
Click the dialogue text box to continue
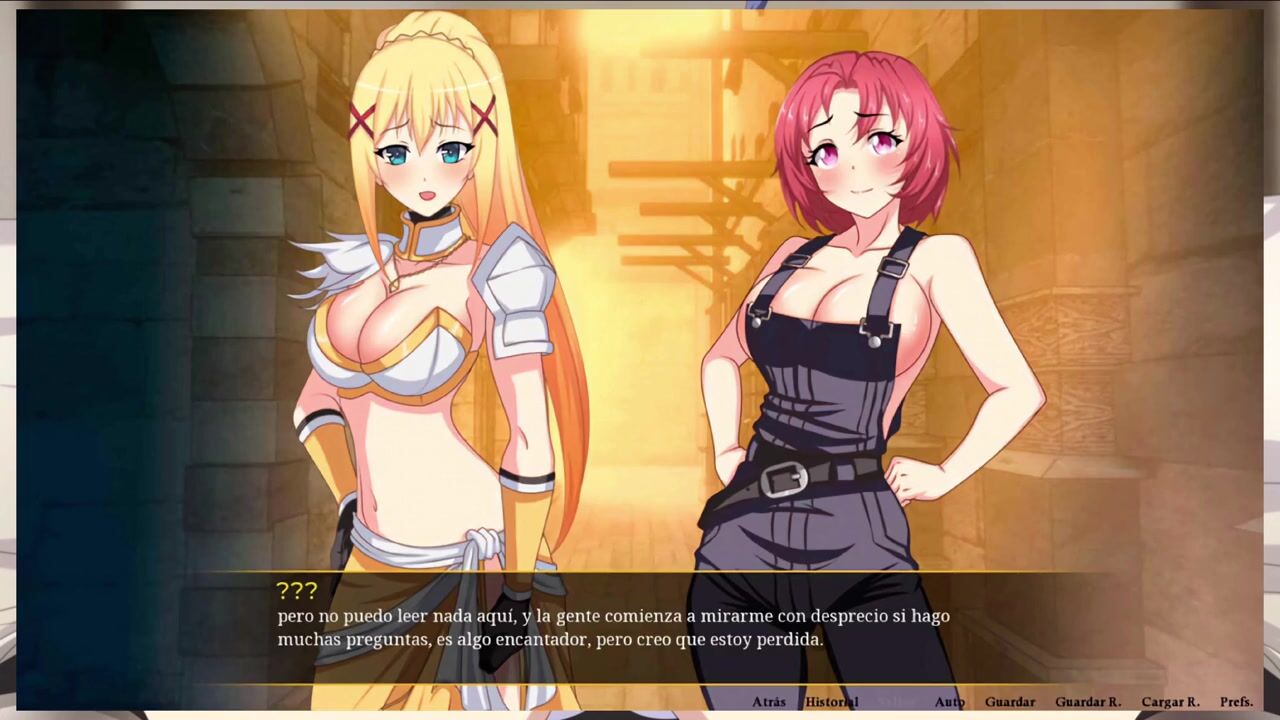(640, 628)
